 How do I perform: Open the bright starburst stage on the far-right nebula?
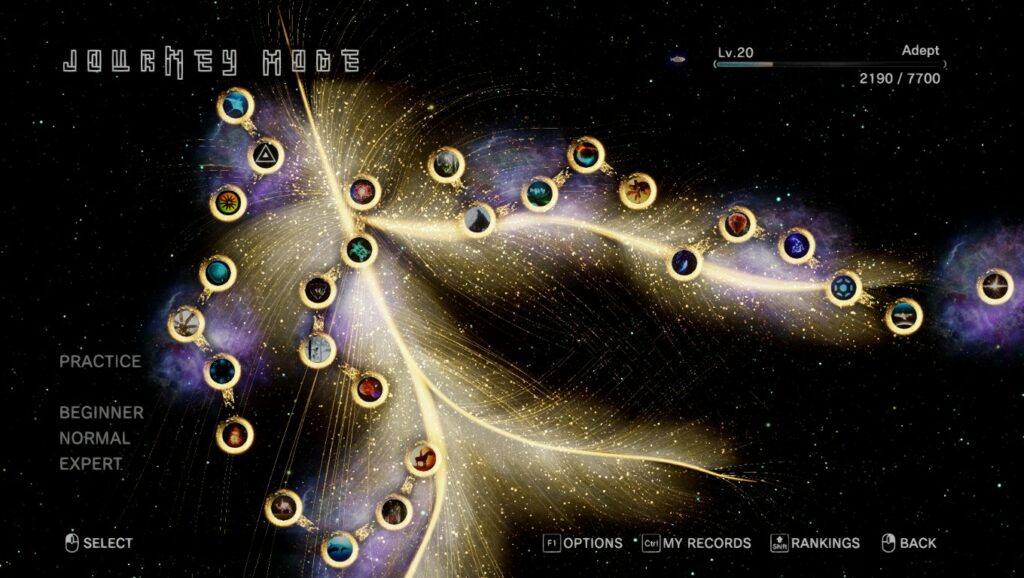point(994,287)
